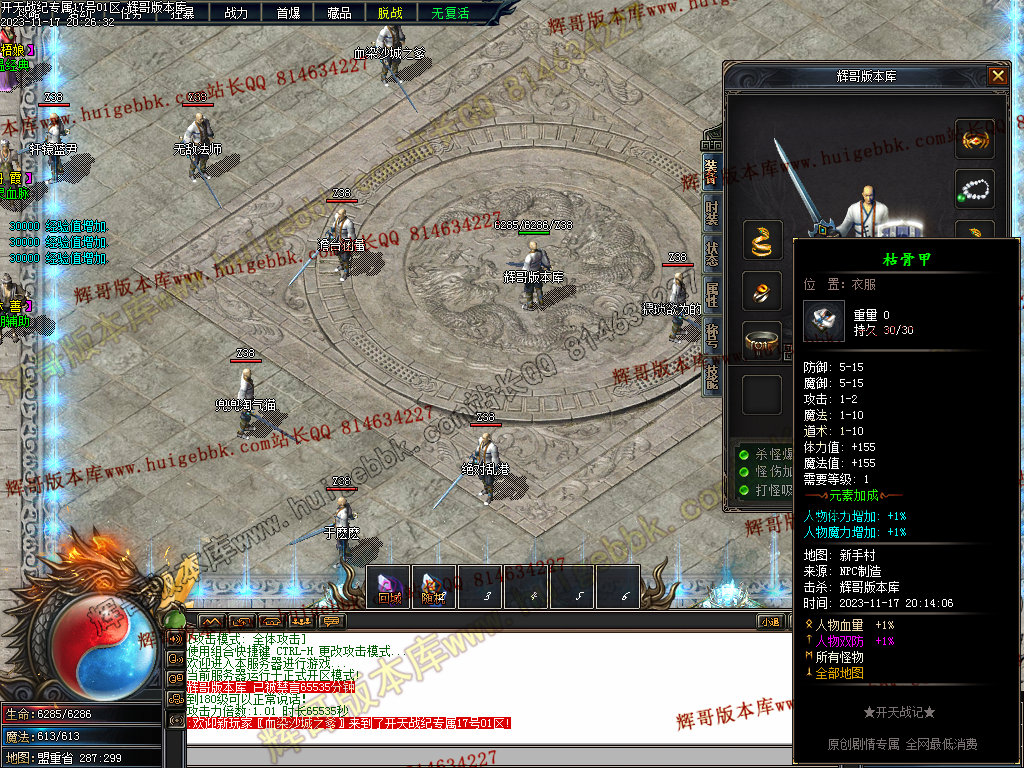
Task: Click the green 无复活 button
Action: click(x=449, y=13)
